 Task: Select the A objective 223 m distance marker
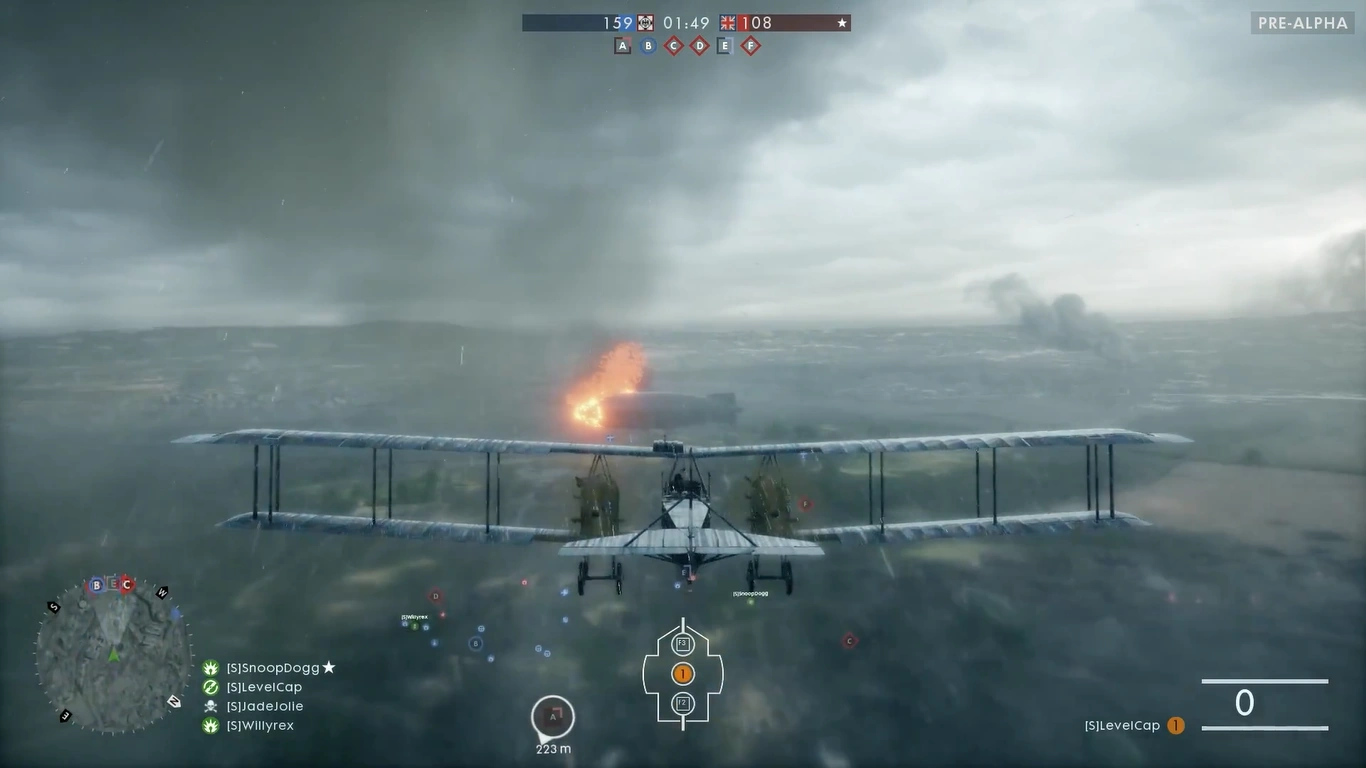tap(553, 716)
